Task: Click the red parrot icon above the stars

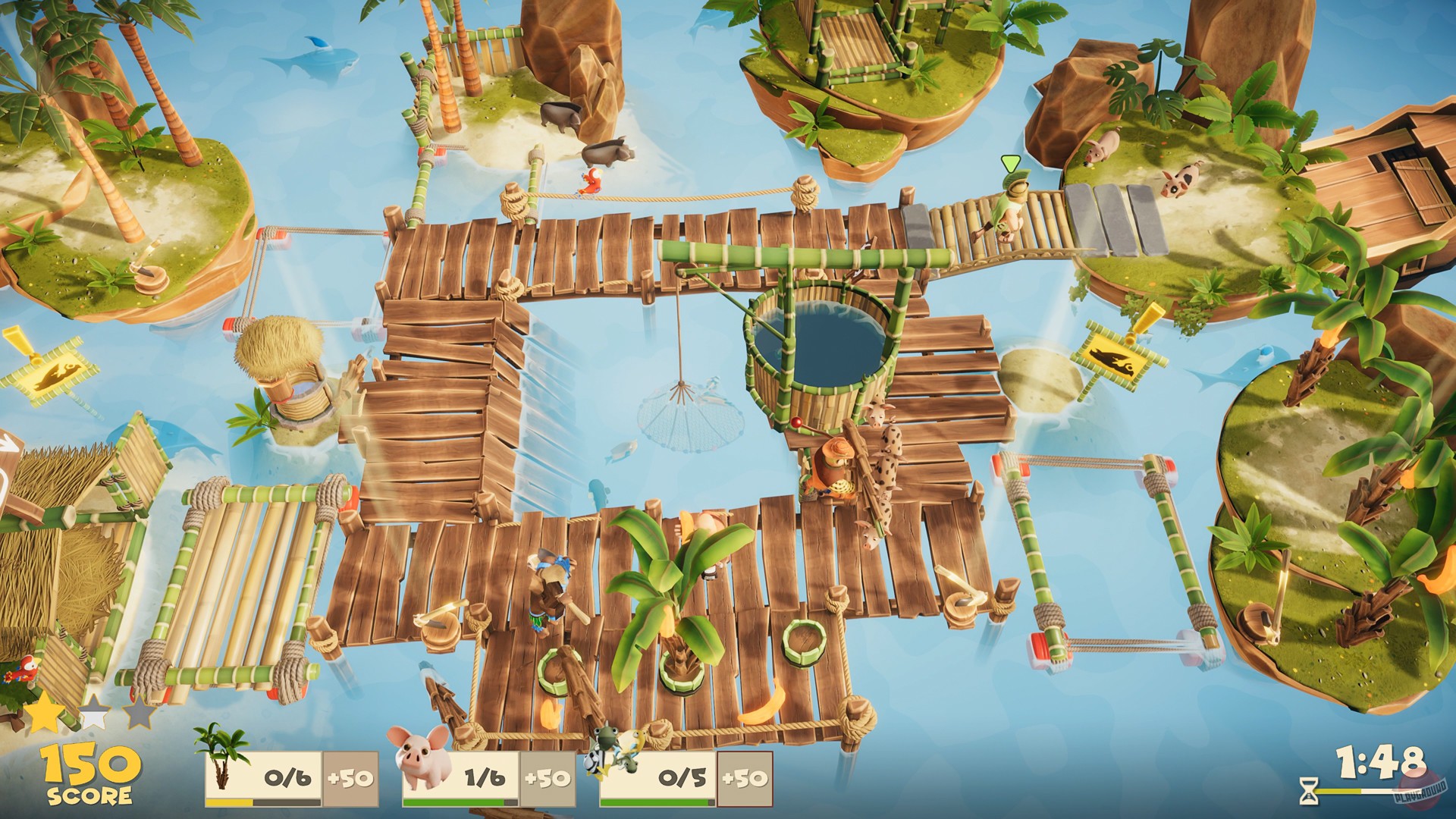Action: [x=23, y=671]
